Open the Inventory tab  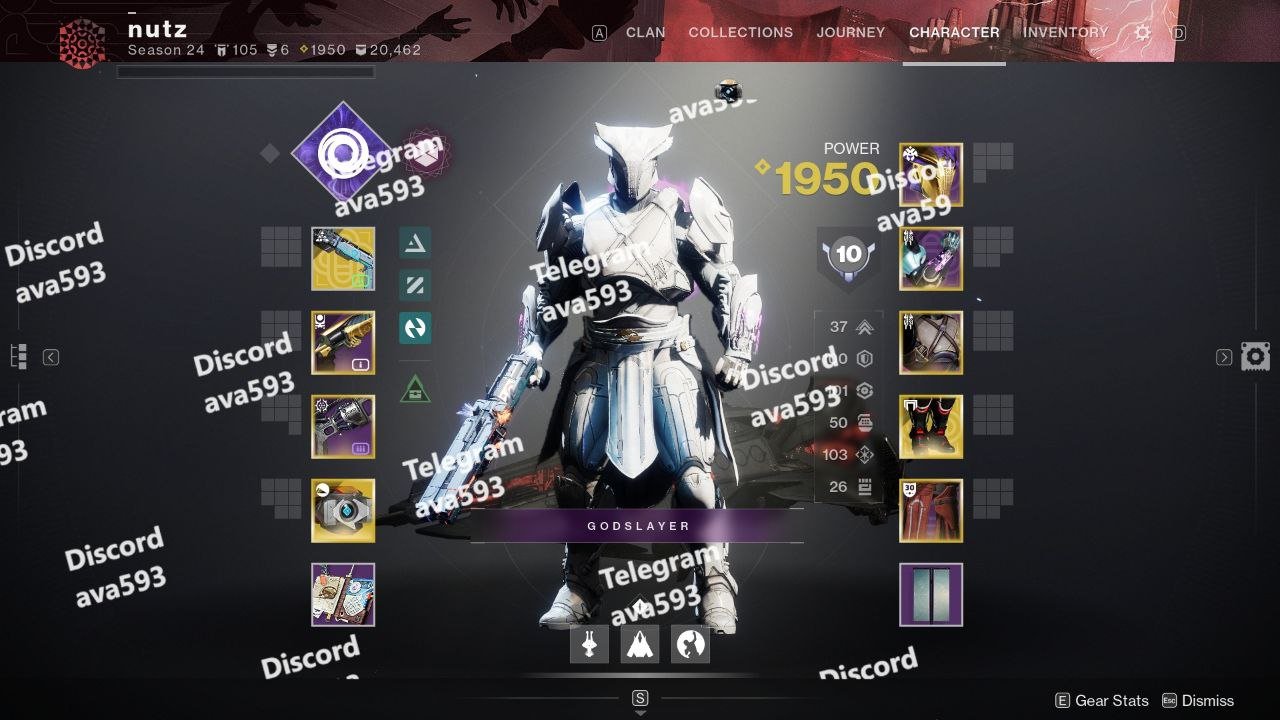point(1065,32)
